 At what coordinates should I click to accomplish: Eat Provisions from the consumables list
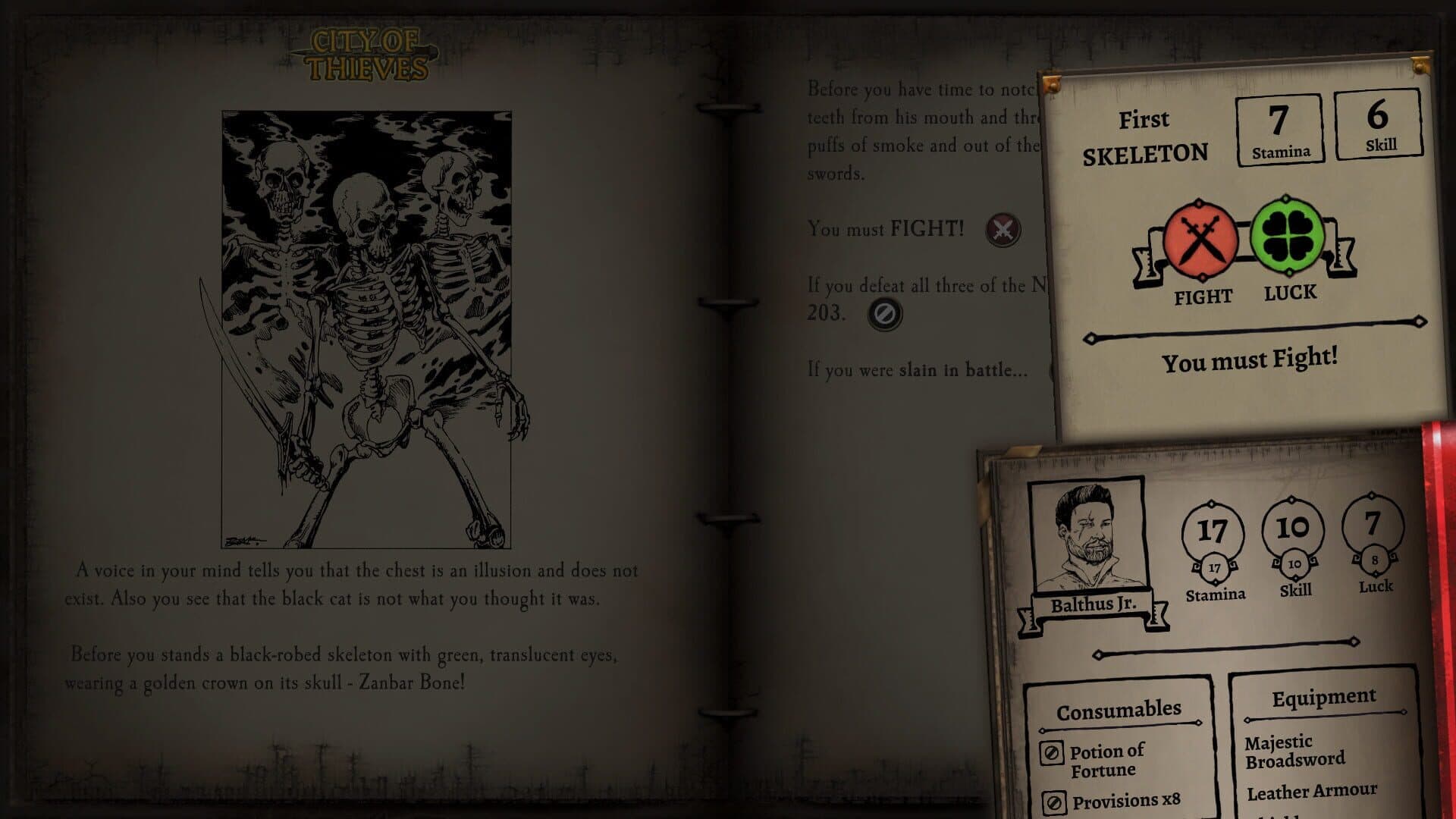1054,803
